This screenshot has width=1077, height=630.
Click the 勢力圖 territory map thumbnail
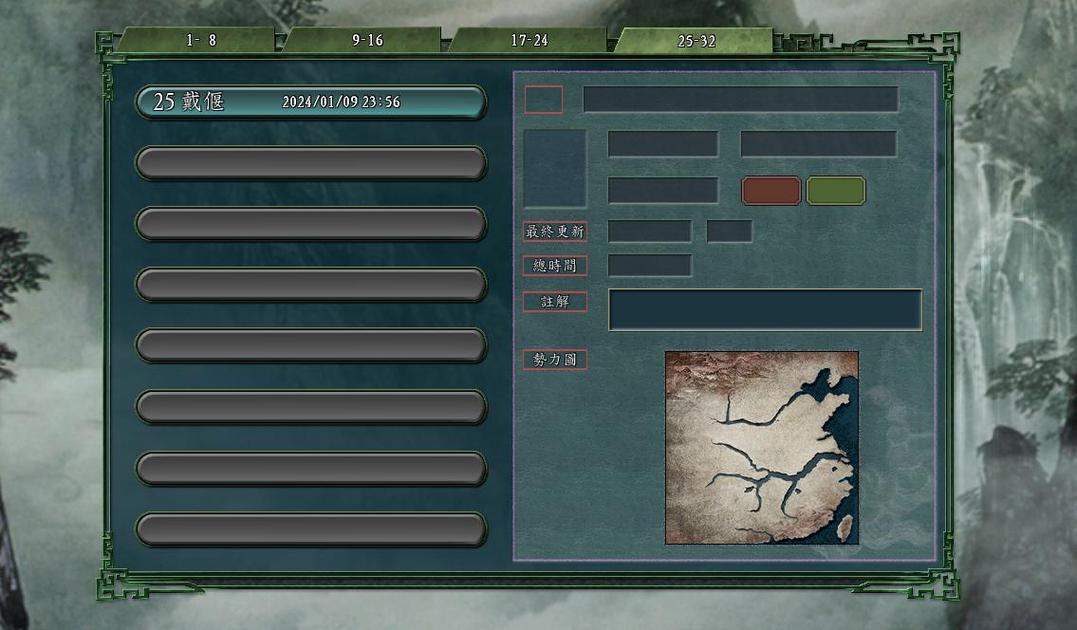point(762,447)
